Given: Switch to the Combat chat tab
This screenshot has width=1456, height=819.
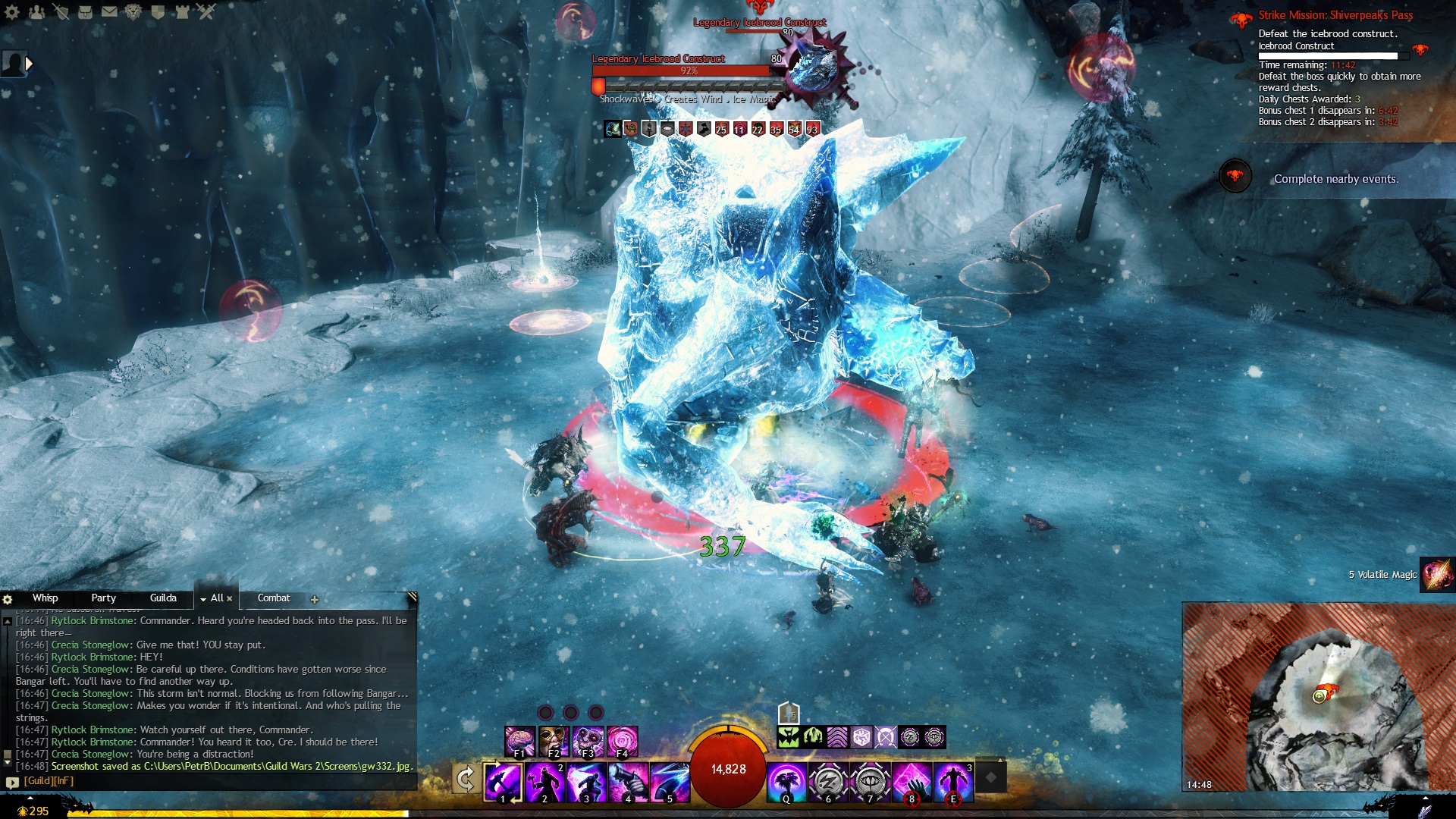Looking at the screenshot, I should click(274, 598).
